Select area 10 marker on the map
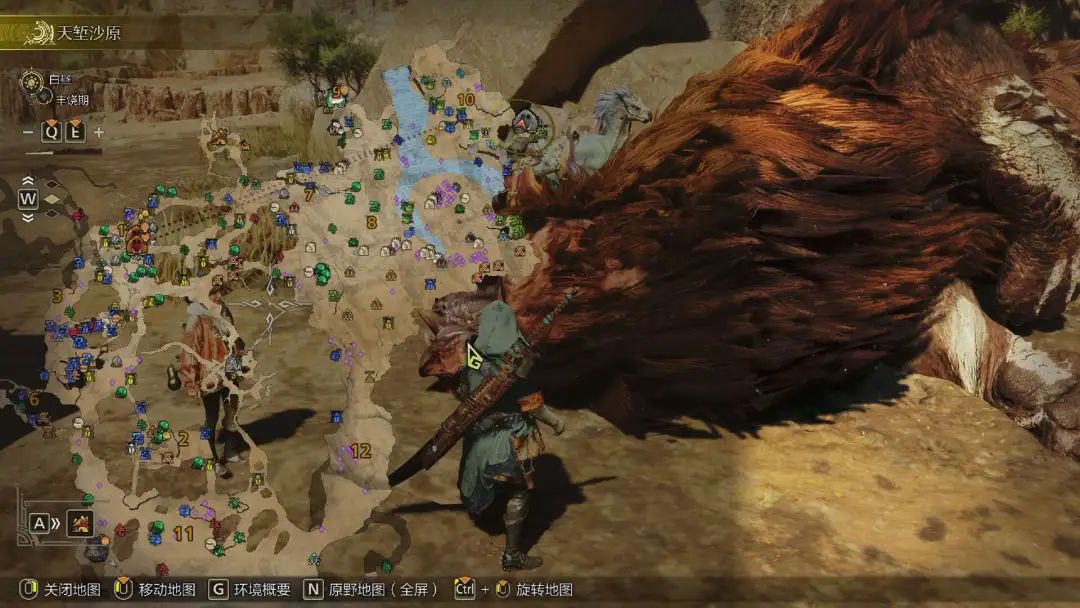 [x=466, y=99]
